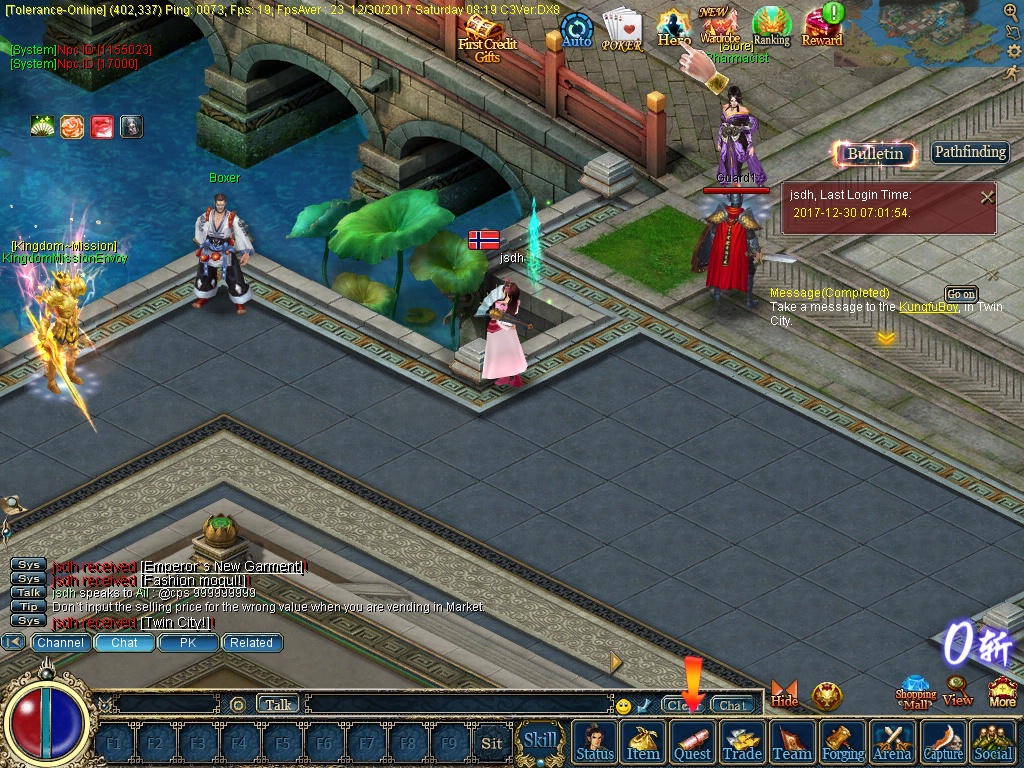Enter the Arena menu
The height and width of the screenshot is (768, 1024).
[892, 742]
